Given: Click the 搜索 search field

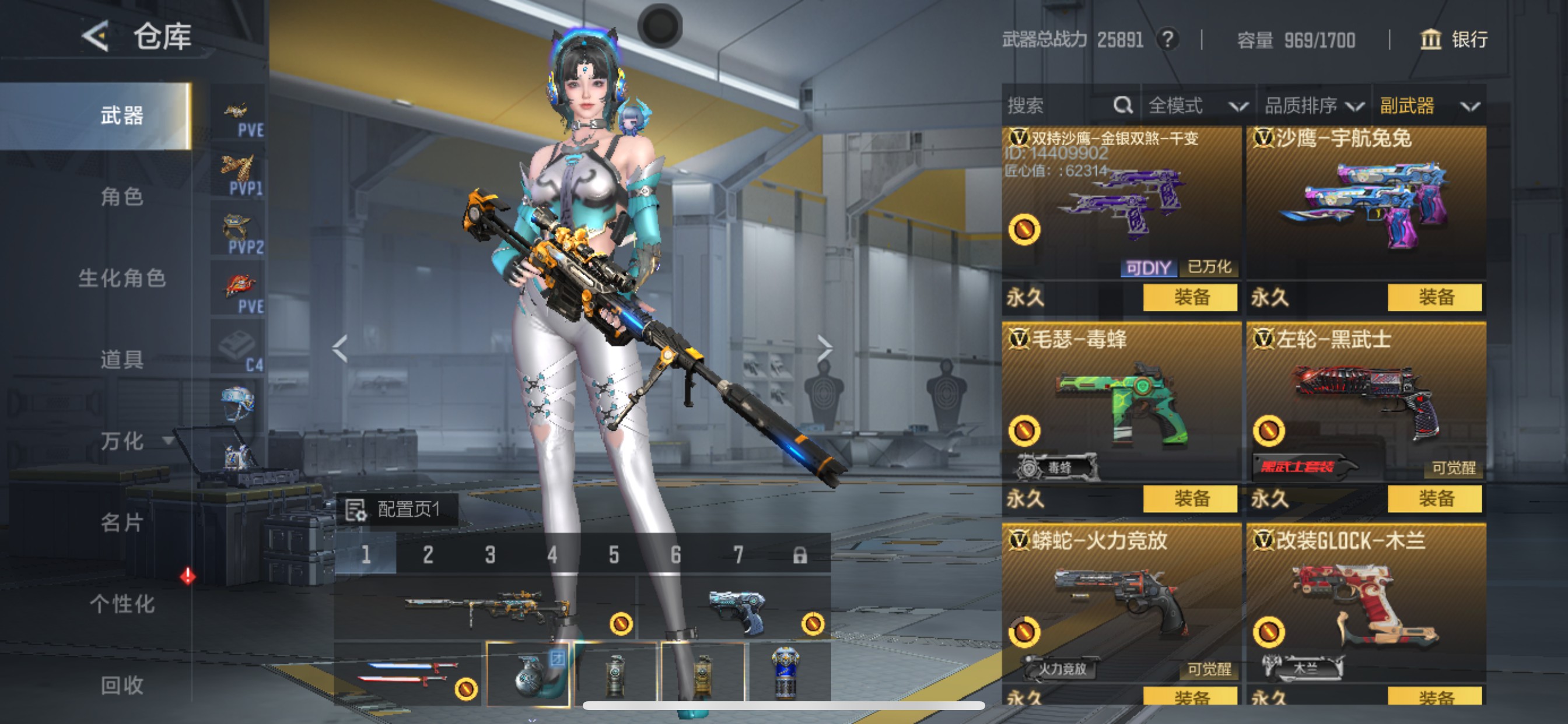Looking at the screenshot, I should click(1059, 106).
